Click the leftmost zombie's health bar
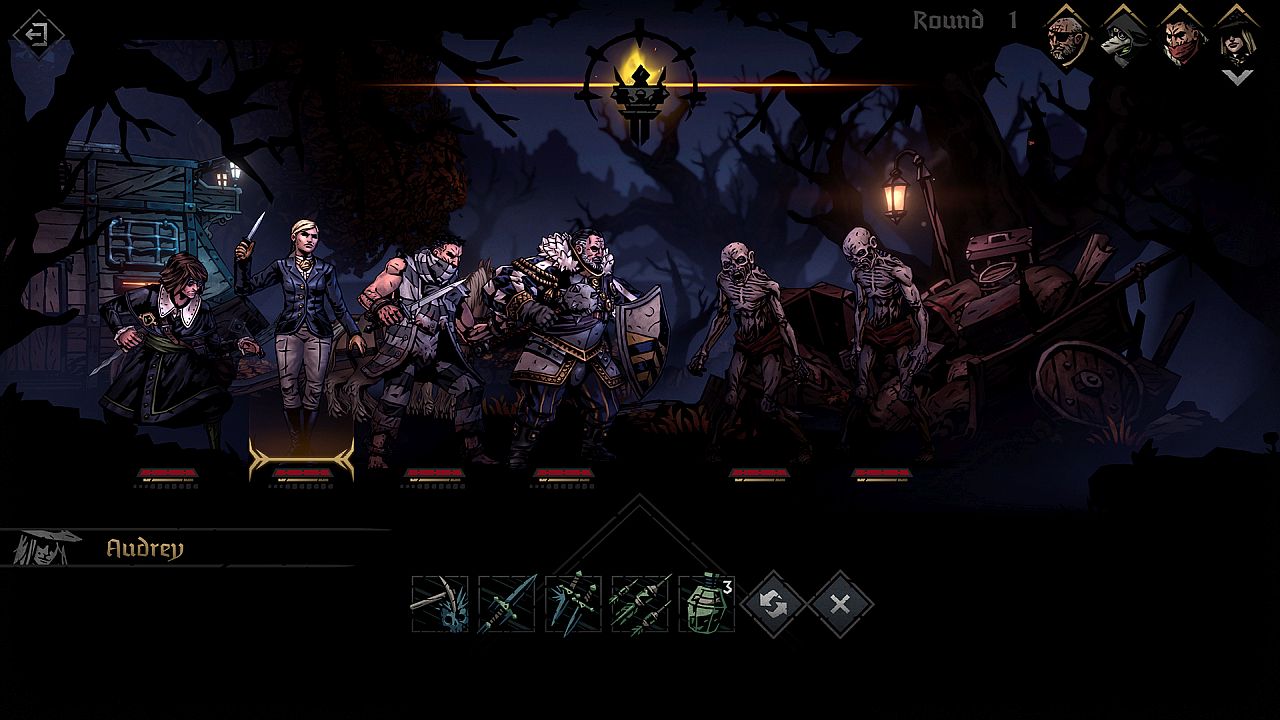 pyautogui.click(x=762, y=470)
